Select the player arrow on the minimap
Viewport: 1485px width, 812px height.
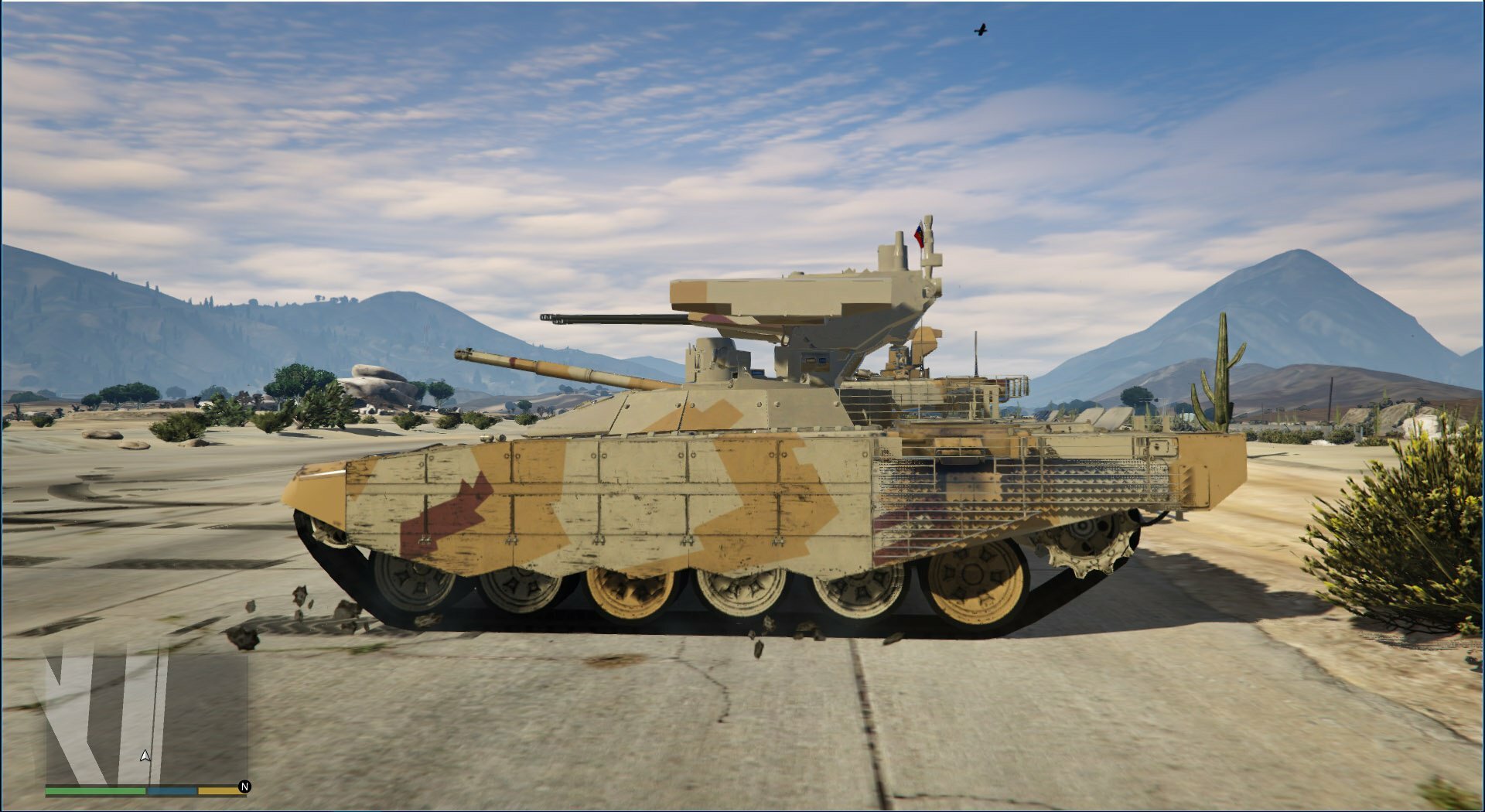pyautogui.click(x=145, y=756)
